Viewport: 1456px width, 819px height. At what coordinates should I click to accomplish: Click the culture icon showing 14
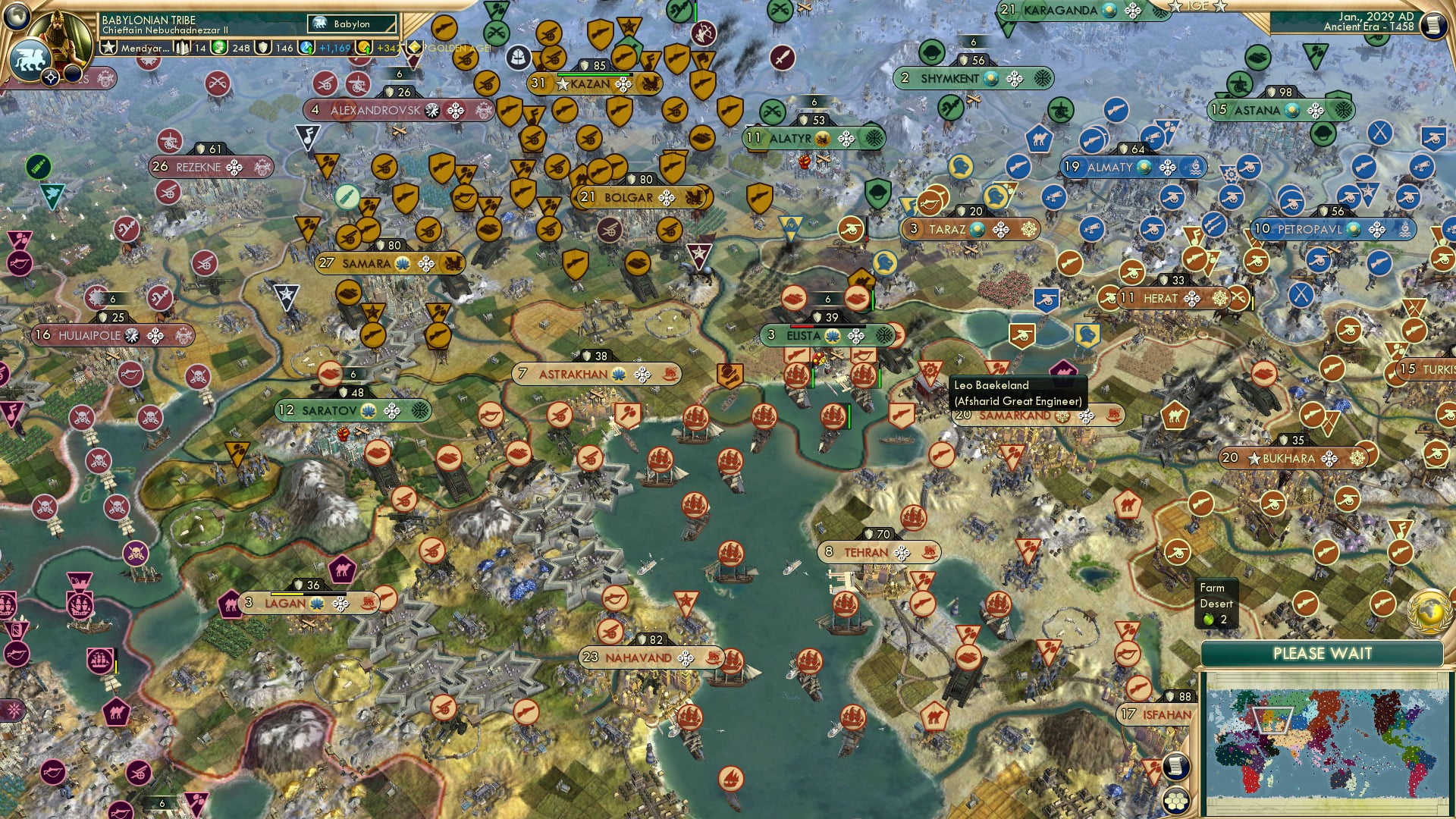[x=182, y=47]
